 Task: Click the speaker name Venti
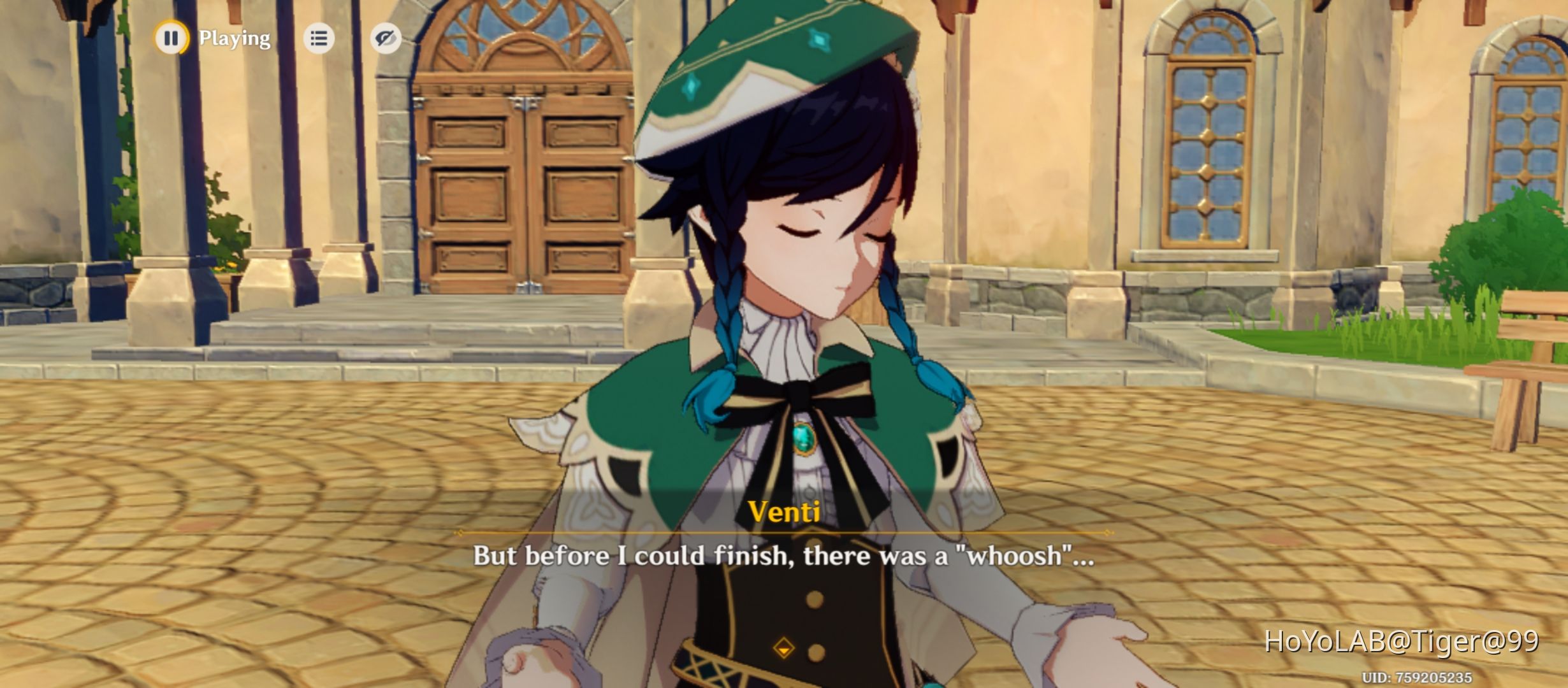click(x=783, y=511)
